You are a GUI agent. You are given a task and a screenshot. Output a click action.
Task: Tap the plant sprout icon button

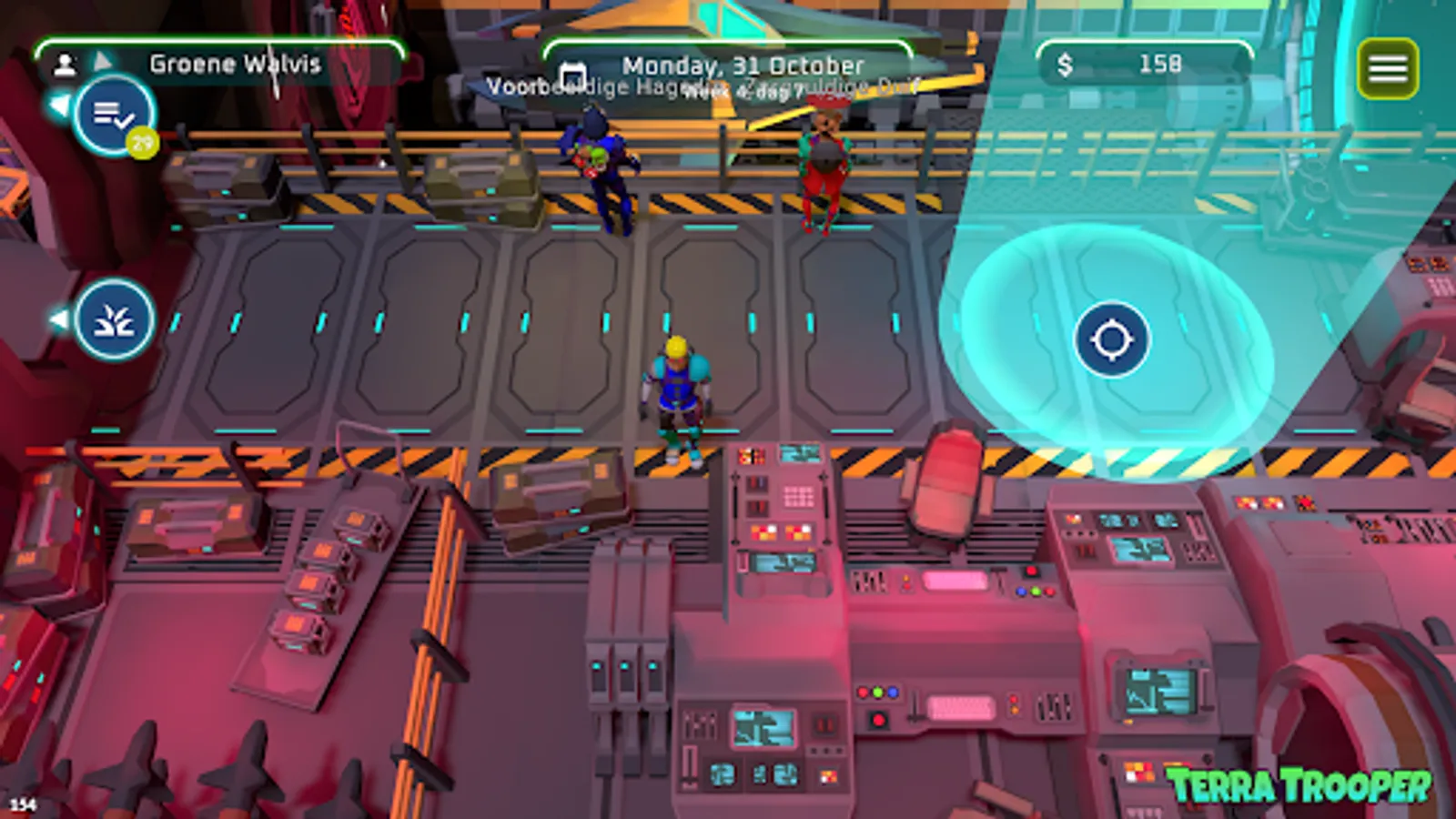tap(114, 319)
